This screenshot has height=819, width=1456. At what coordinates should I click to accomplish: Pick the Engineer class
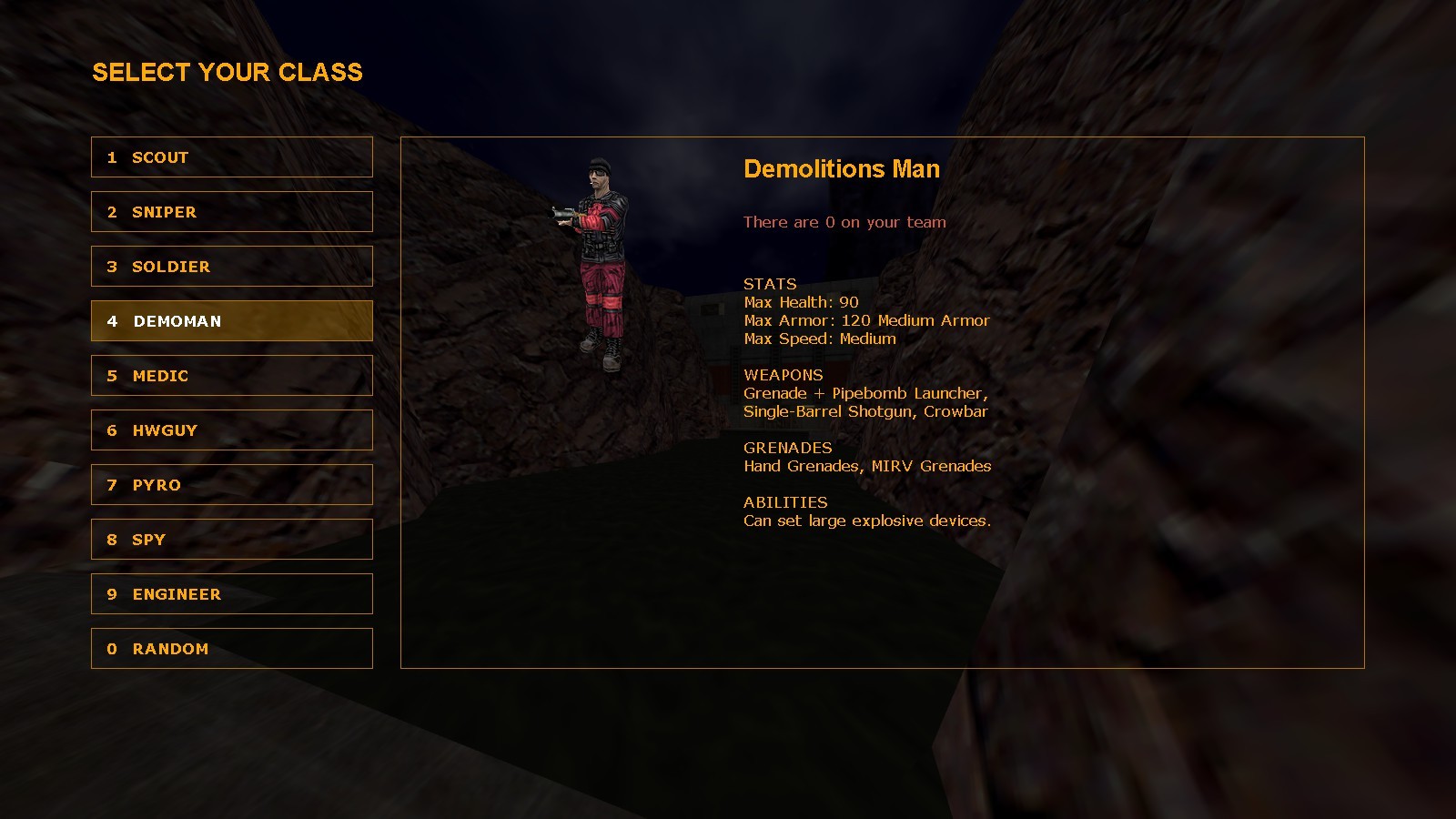coord(231,593)
